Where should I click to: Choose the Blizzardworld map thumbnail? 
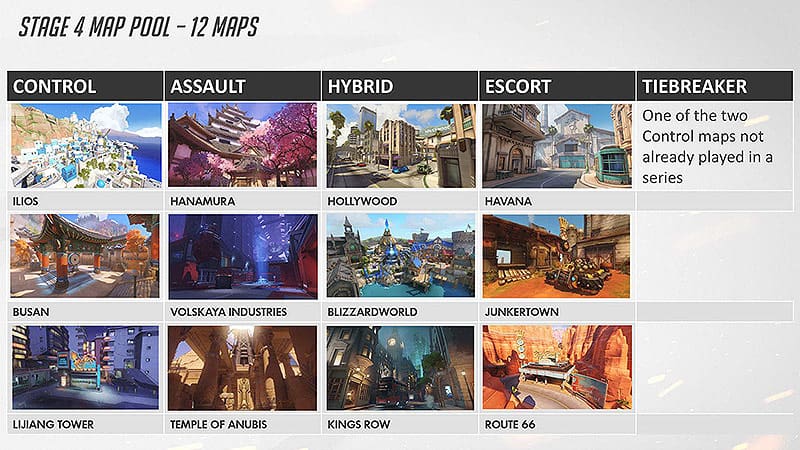(400, 256)
